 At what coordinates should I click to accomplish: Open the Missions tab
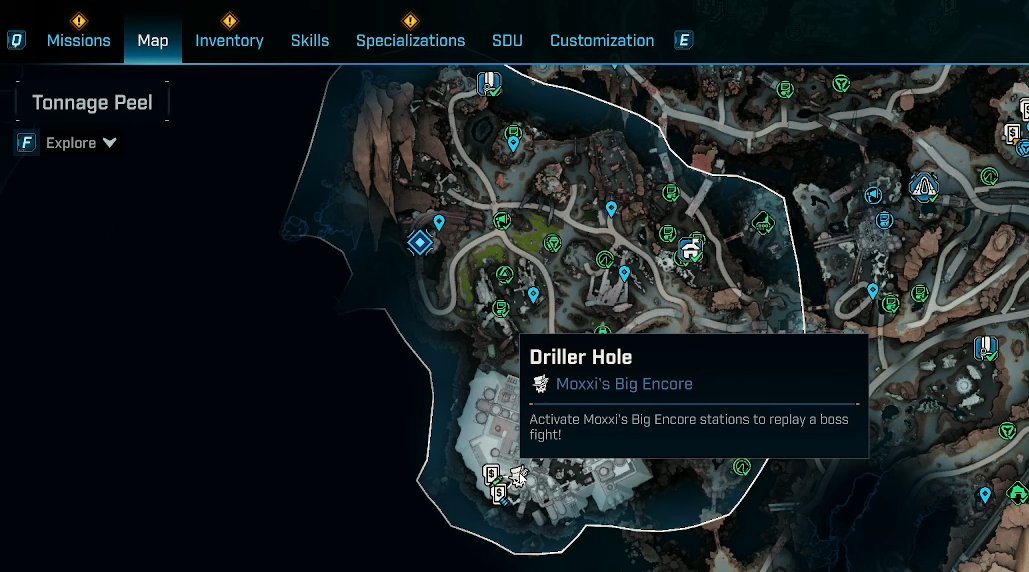click(78, 40)
